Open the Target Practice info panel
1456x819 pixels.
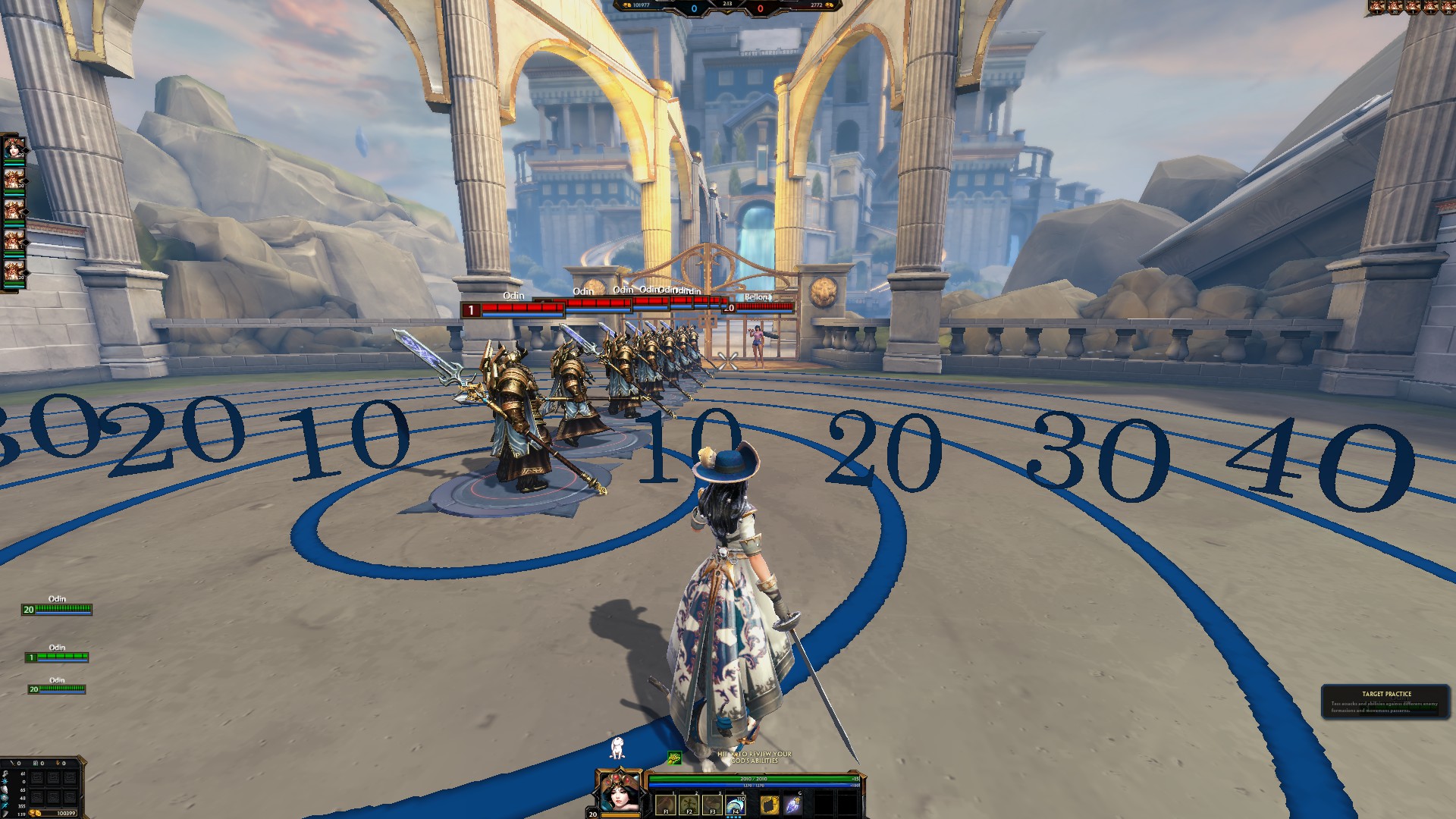point(1385,702)
